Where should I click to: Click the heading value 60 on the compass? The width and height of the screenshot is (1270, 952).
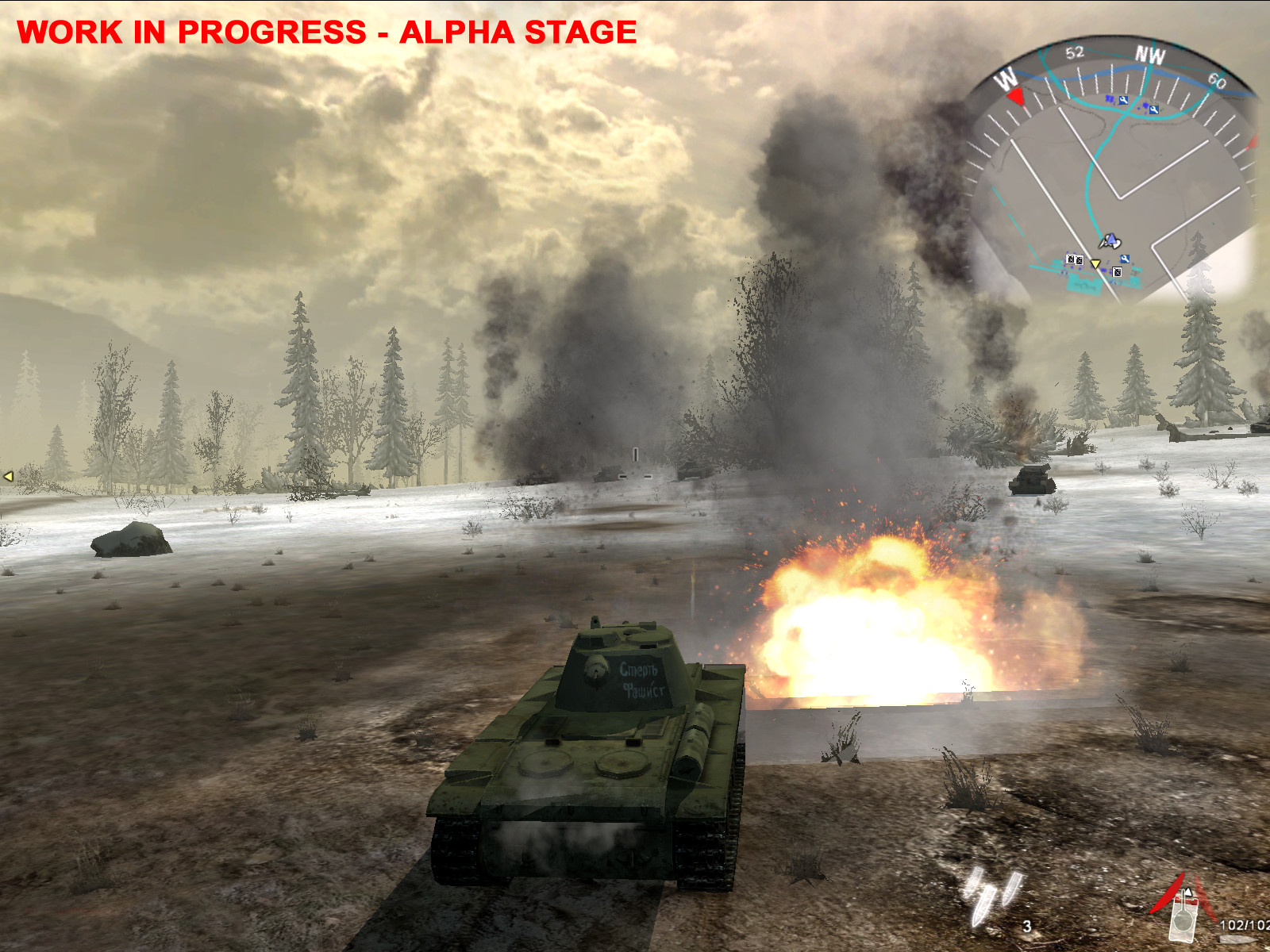click(1218, 81)
